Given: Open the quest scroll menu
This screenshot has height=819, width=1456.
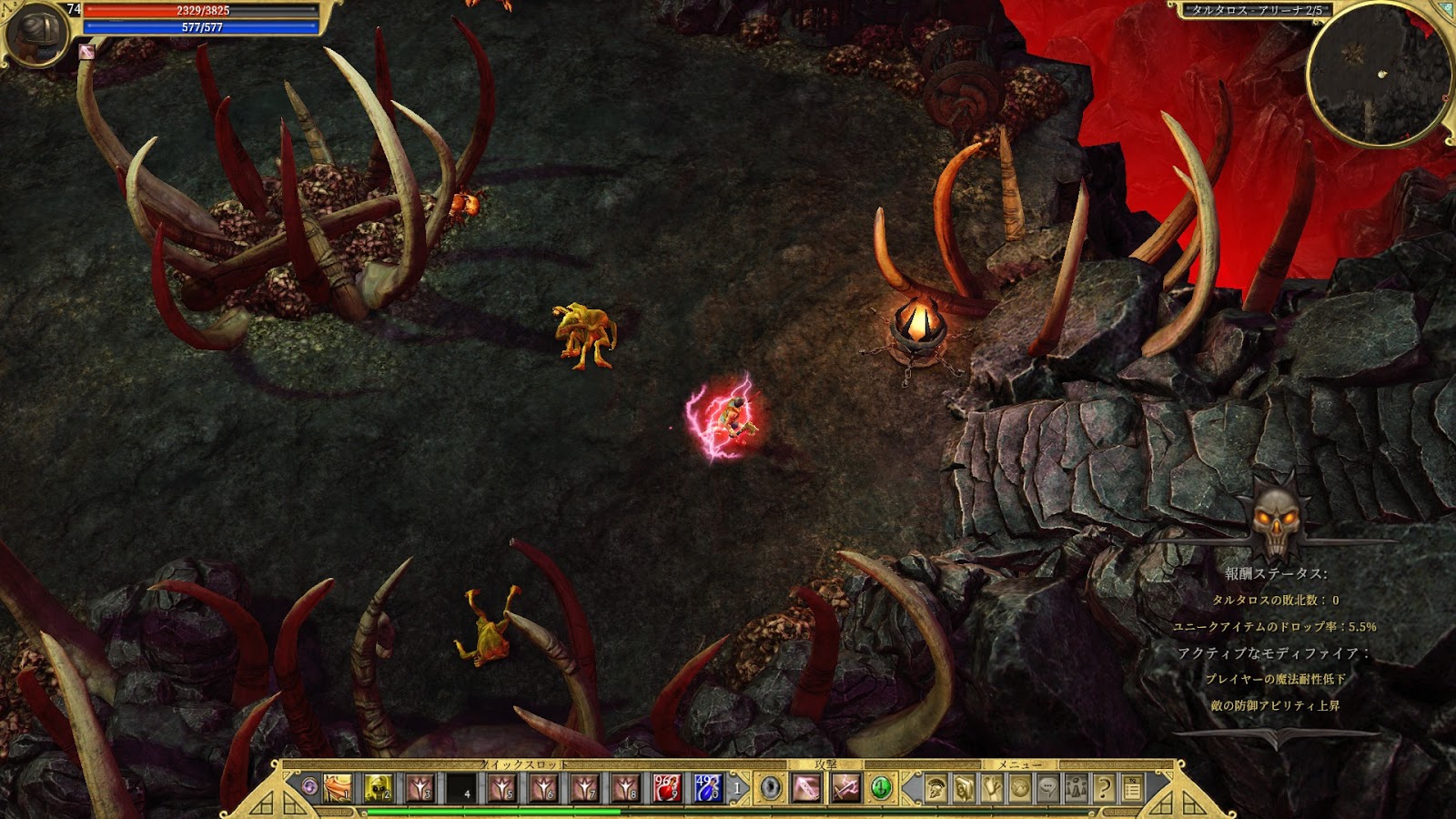Looking at the screenshot, I should pos(992,788).
